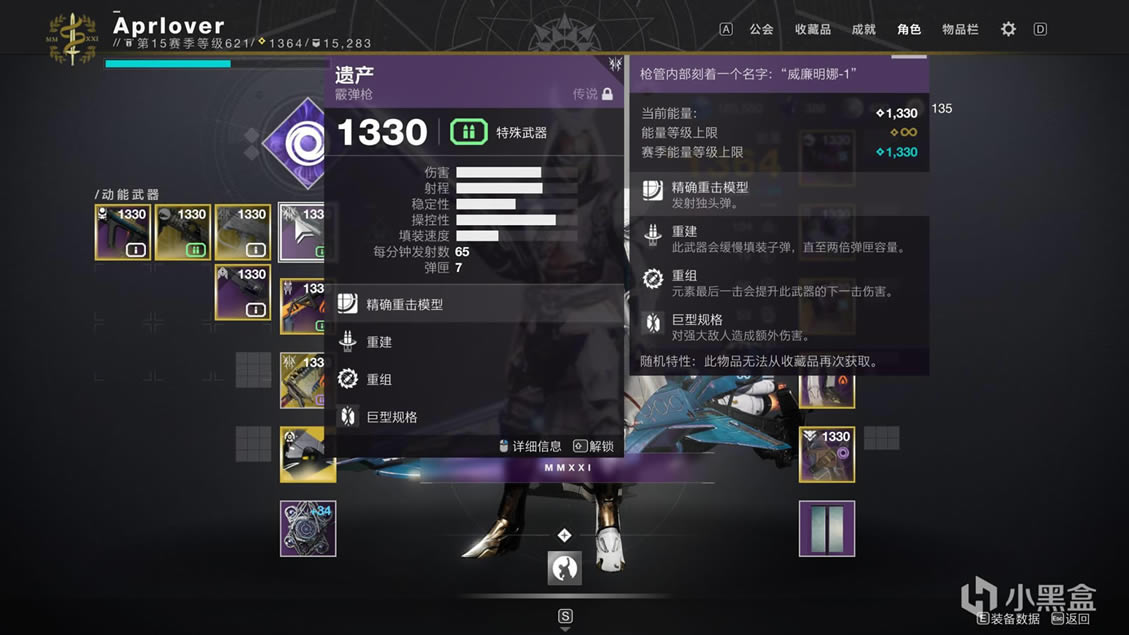
Task: Open the purple banner slot with twin panels
Action: pos(827,528)
